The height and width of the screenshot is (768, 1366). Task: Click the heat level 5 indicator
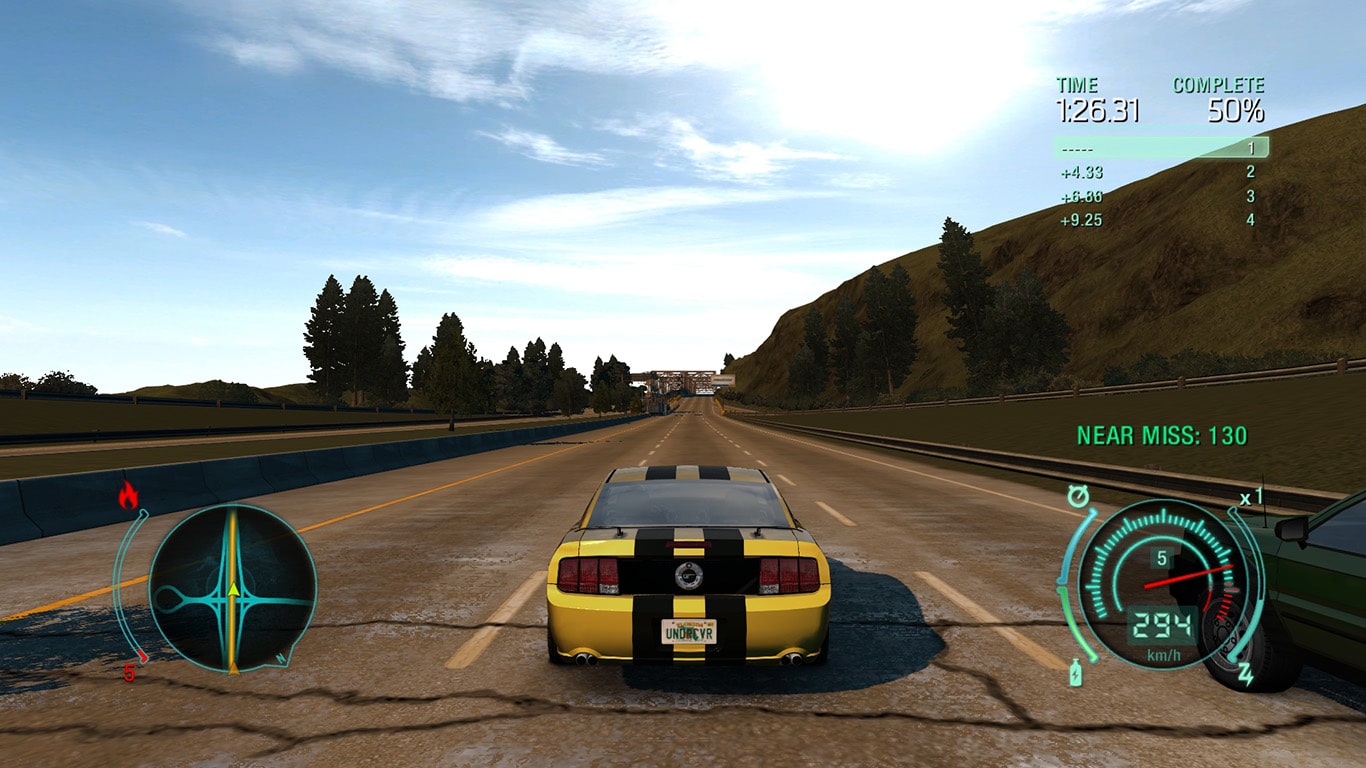click(x=130, y=671)
